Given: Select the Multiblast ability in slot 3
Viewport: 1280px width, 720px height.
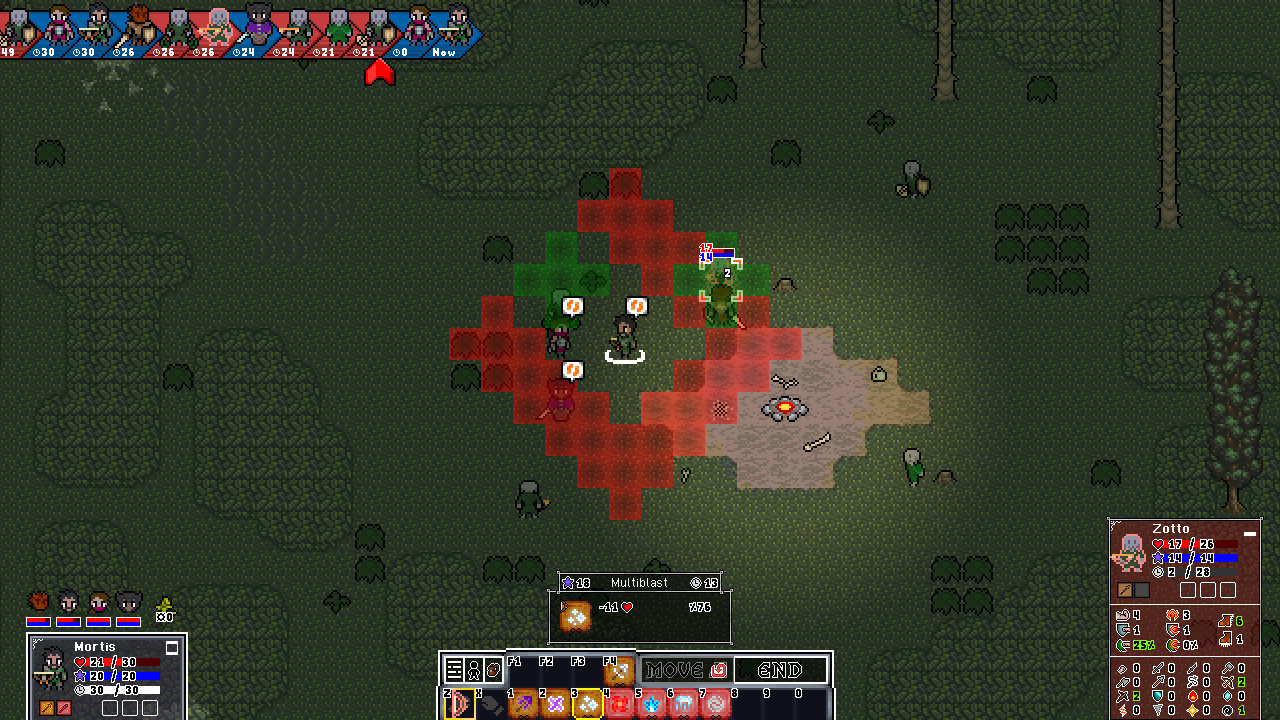Looking at the screenshot, I should tap(587, 705).
